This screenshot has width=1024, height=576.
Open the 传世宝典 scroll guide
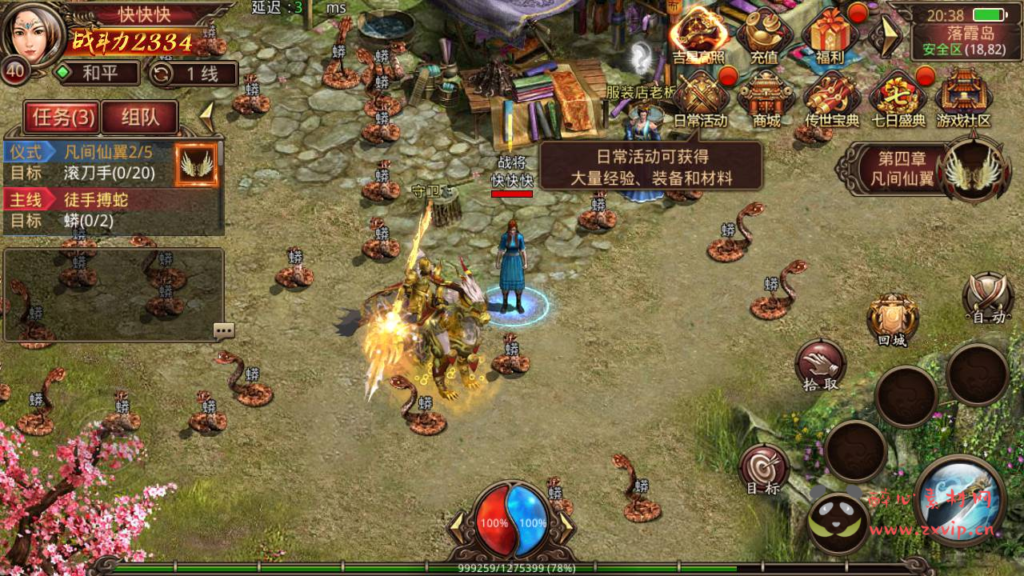point(833,100)
